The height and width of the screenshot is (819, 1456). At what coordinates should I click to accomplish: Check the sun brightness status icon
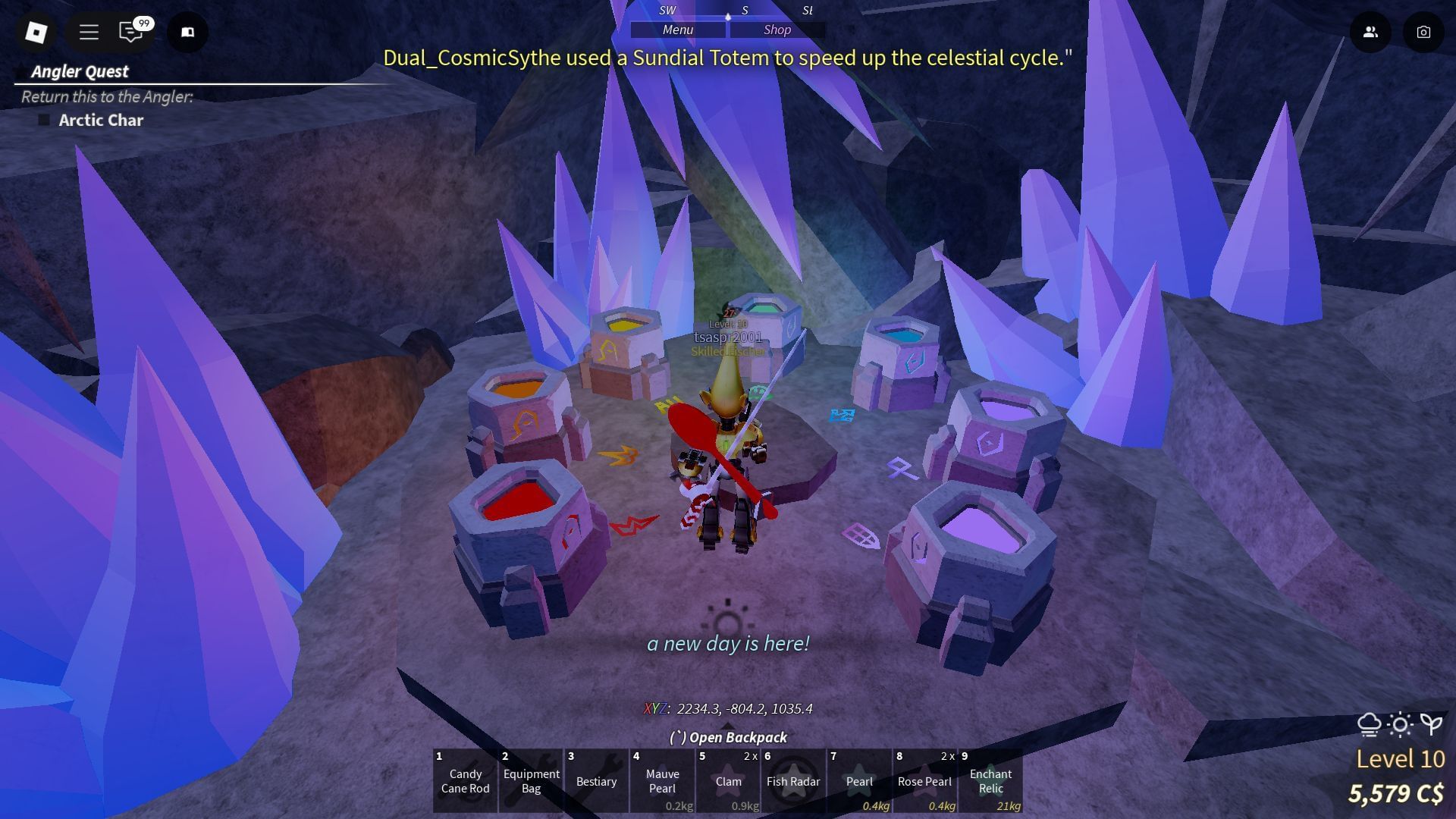point(1399,724)
